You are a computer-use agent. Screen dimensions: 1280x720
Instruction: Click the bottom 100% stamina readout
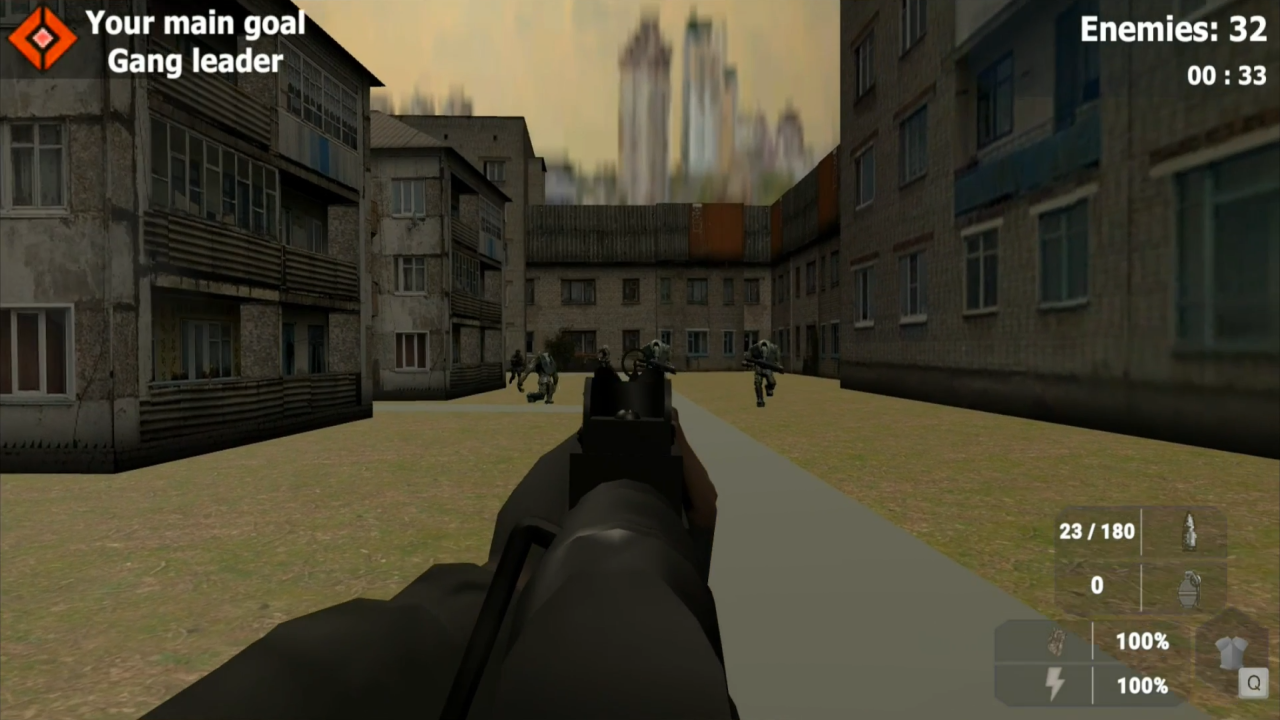1142,686
